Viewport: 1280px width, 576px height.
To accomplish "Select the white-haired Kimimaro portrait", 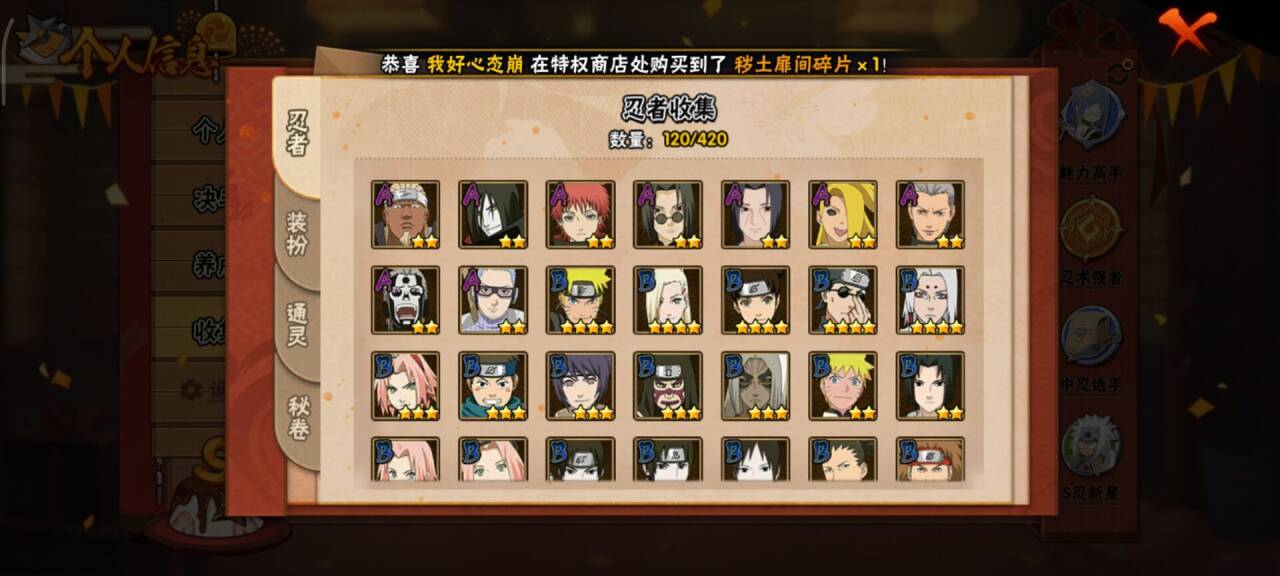I will point(930,299).
